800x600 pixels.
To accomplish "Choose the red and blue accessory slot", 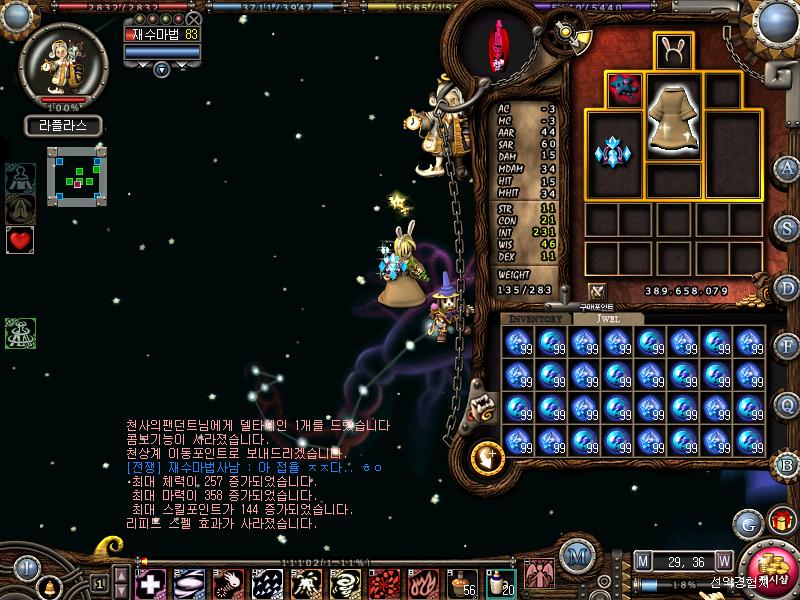I will (x=625, y=89).
